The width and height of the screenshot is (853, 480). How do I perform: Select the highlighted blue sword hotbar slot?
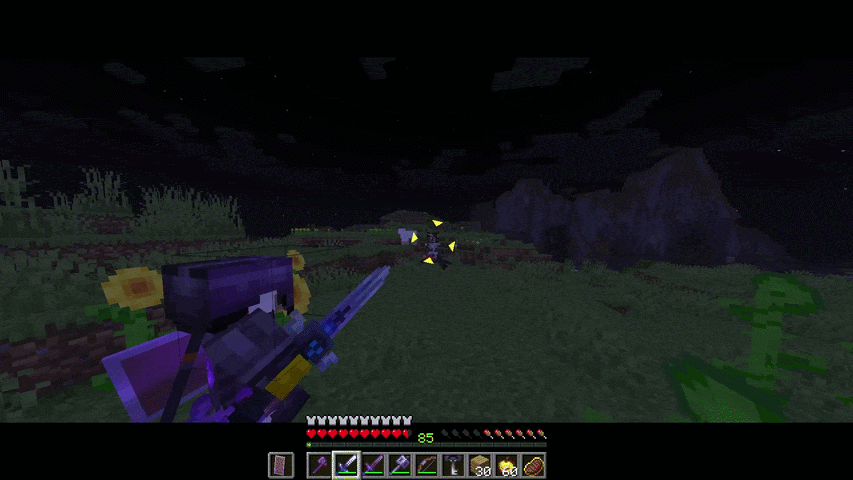point(346,465)
